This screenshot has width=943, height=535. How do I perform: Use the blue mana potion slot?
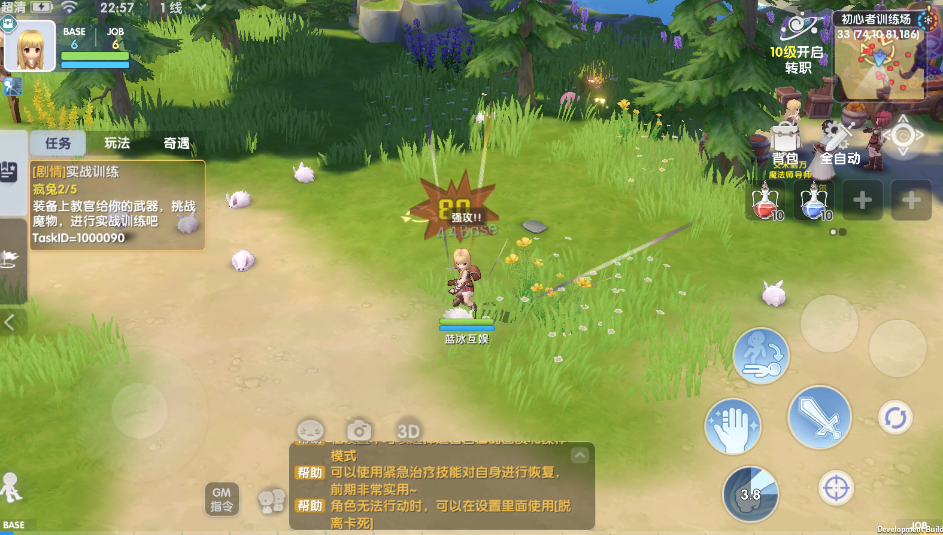point(815,200)
